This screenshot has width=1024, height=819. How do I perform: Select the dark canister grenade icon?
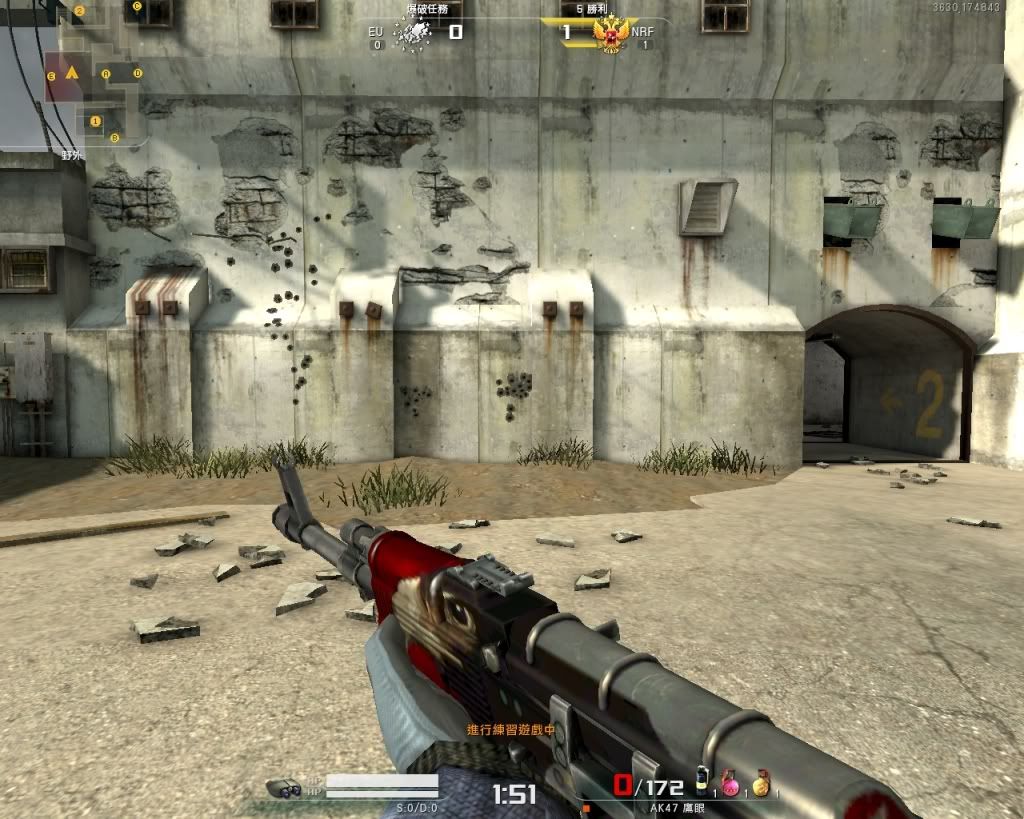(703, 782)
